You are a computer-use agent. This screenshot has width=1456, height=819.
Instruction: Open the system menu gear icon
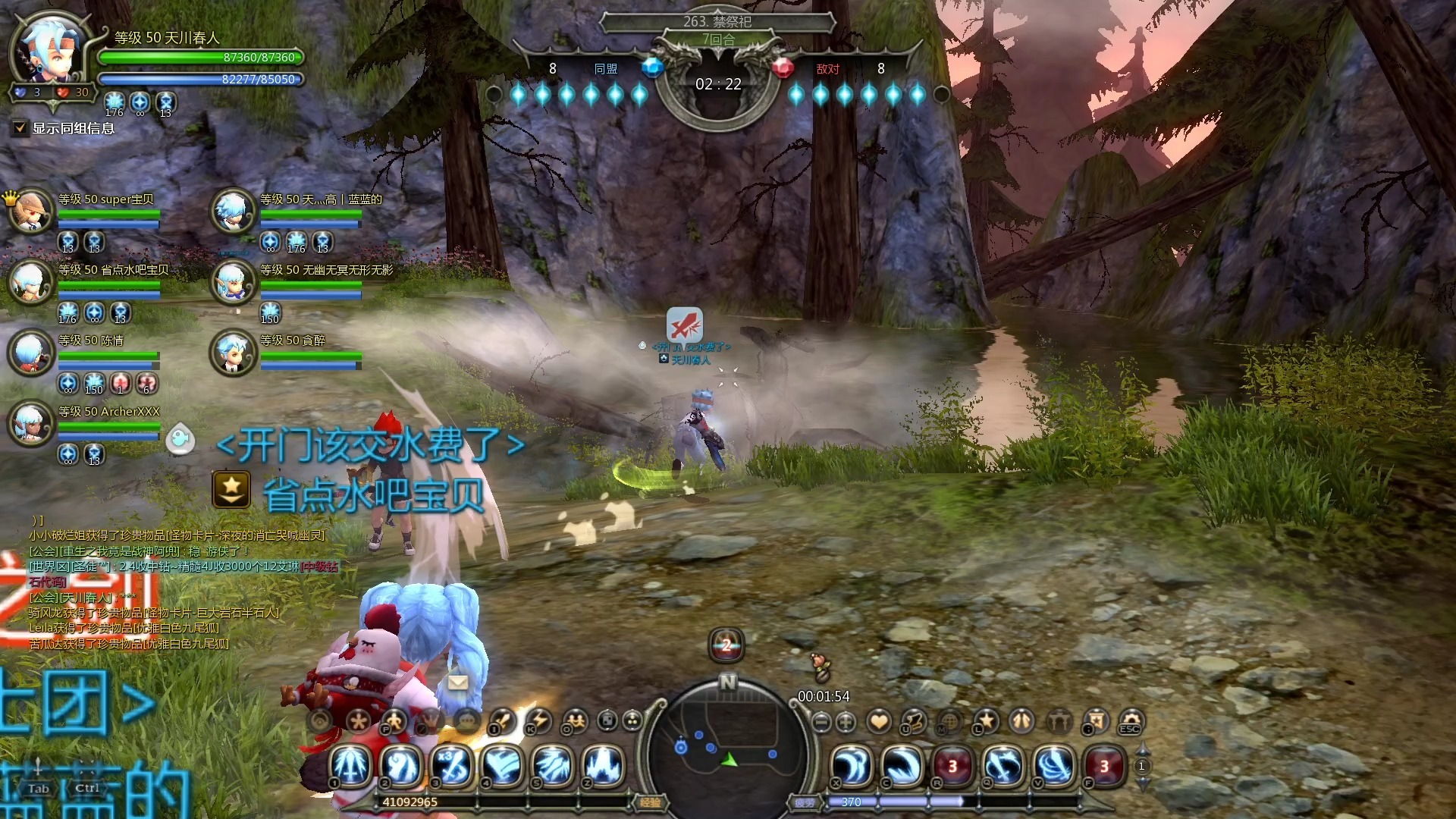tap(1130, 721)
